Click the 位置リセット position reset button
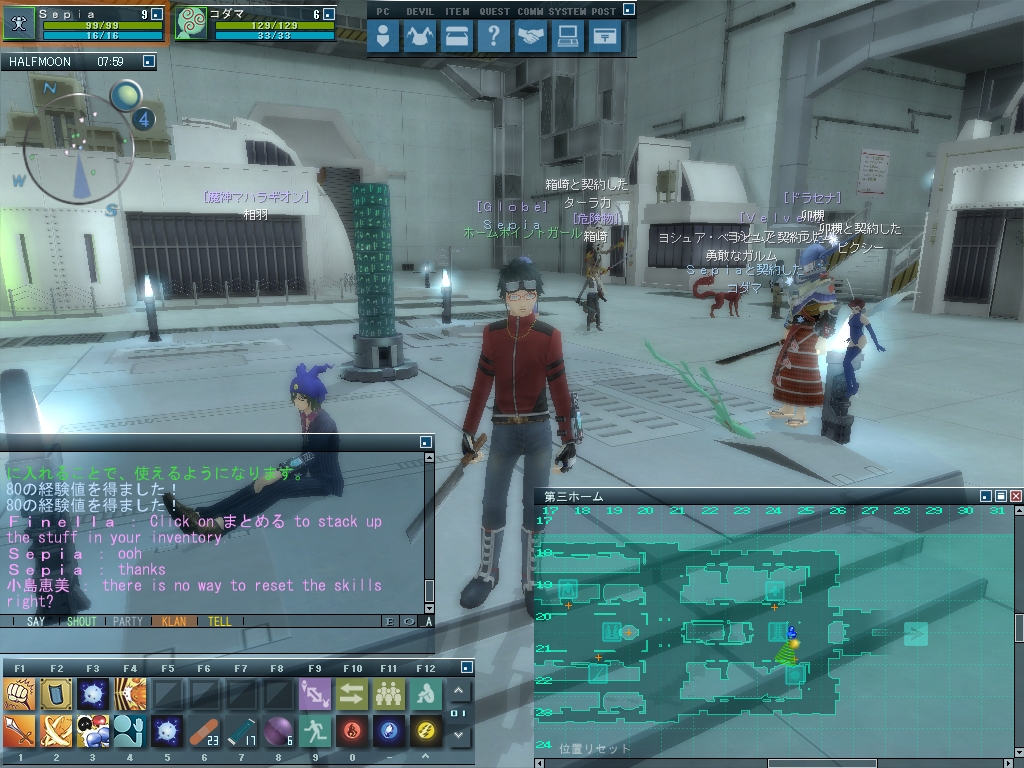Screen dimensions: 1024x768 click(x=595, y=748)
